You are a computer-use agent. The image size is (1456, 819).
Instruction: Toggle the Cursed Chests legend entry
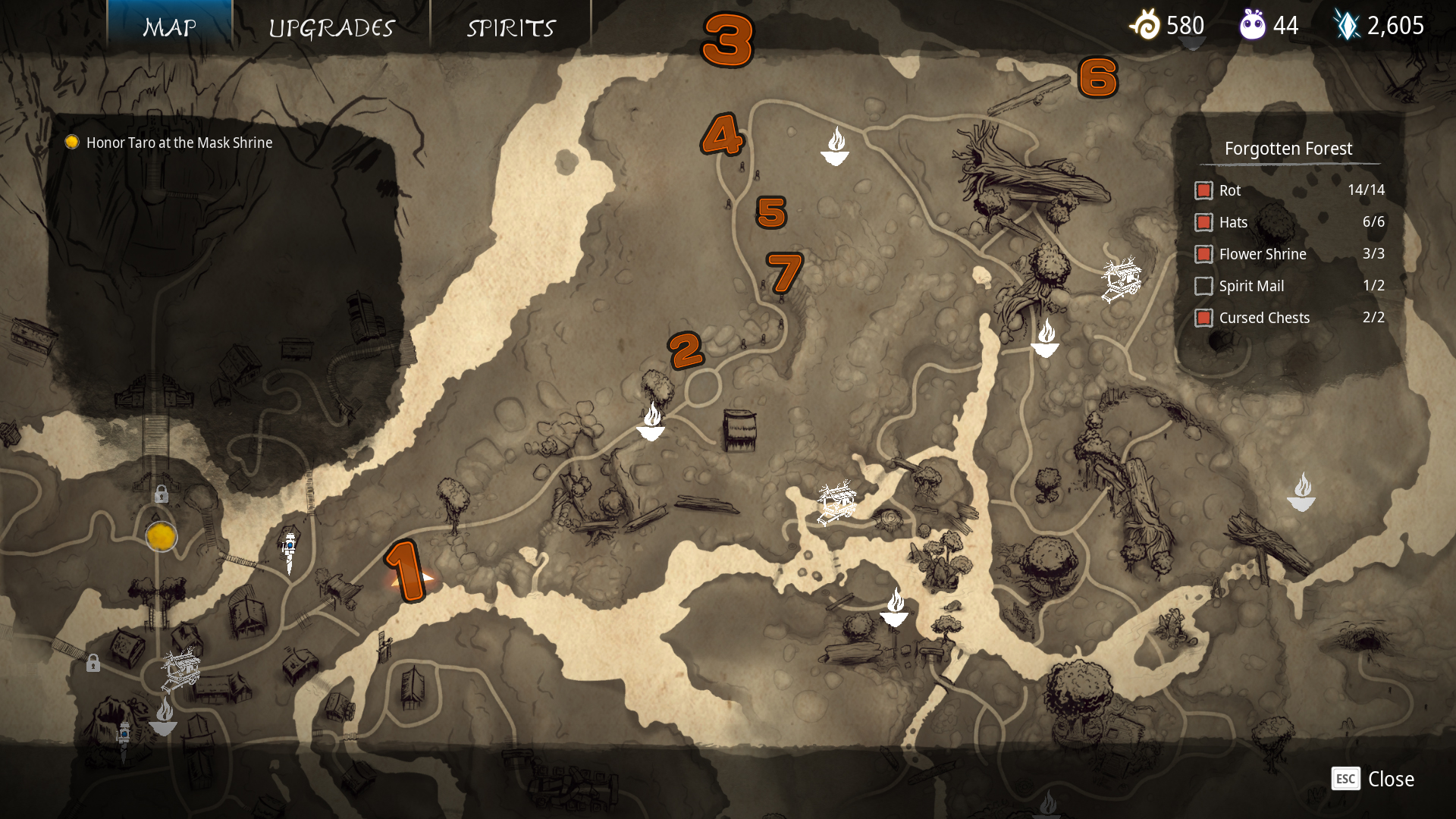click(1203, 318)
